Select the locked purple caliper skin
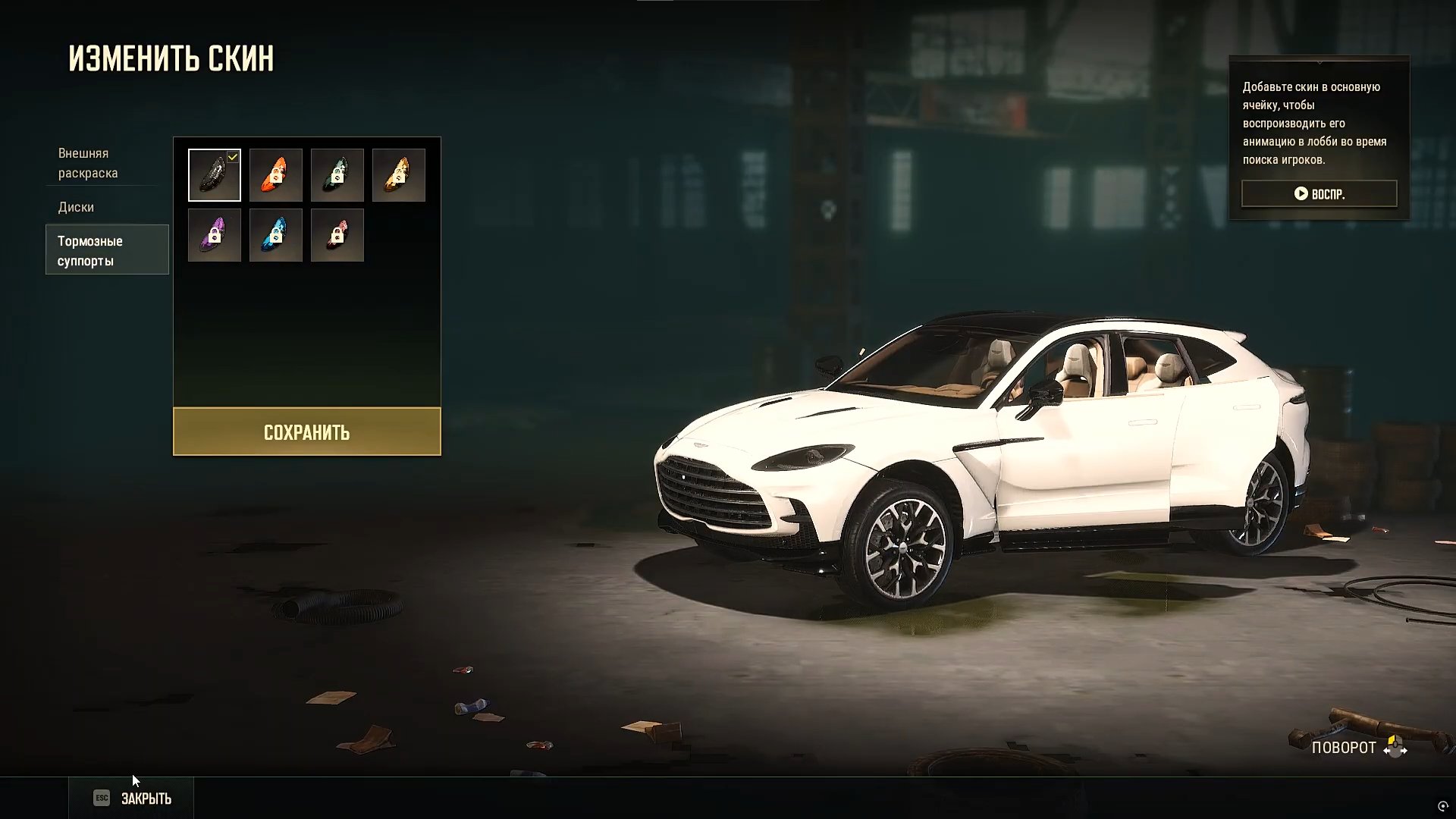 215,236
